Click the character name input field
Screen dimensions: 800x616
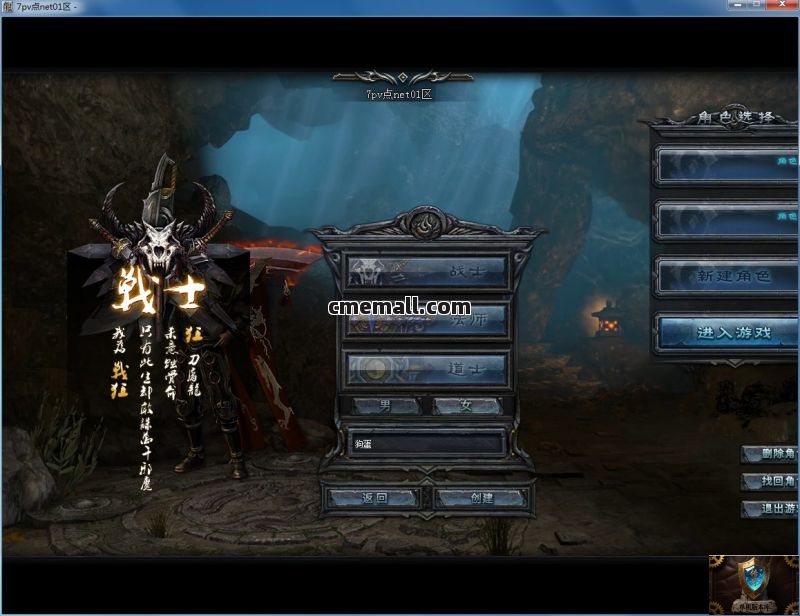[427, 443]
